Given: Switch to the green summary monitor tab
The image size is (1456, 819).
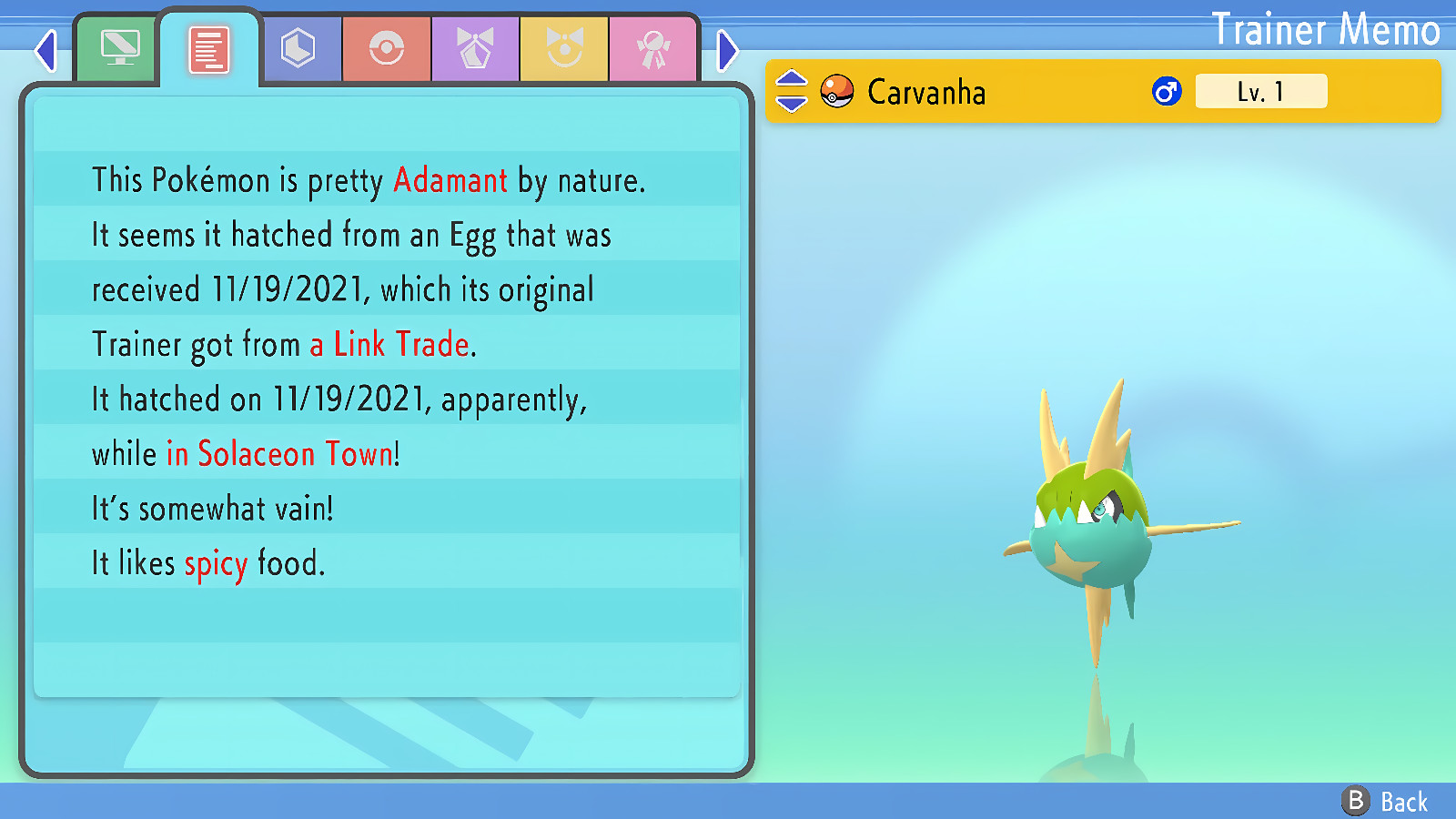Looking at the screenshot, I should click(x=119, y=49).
